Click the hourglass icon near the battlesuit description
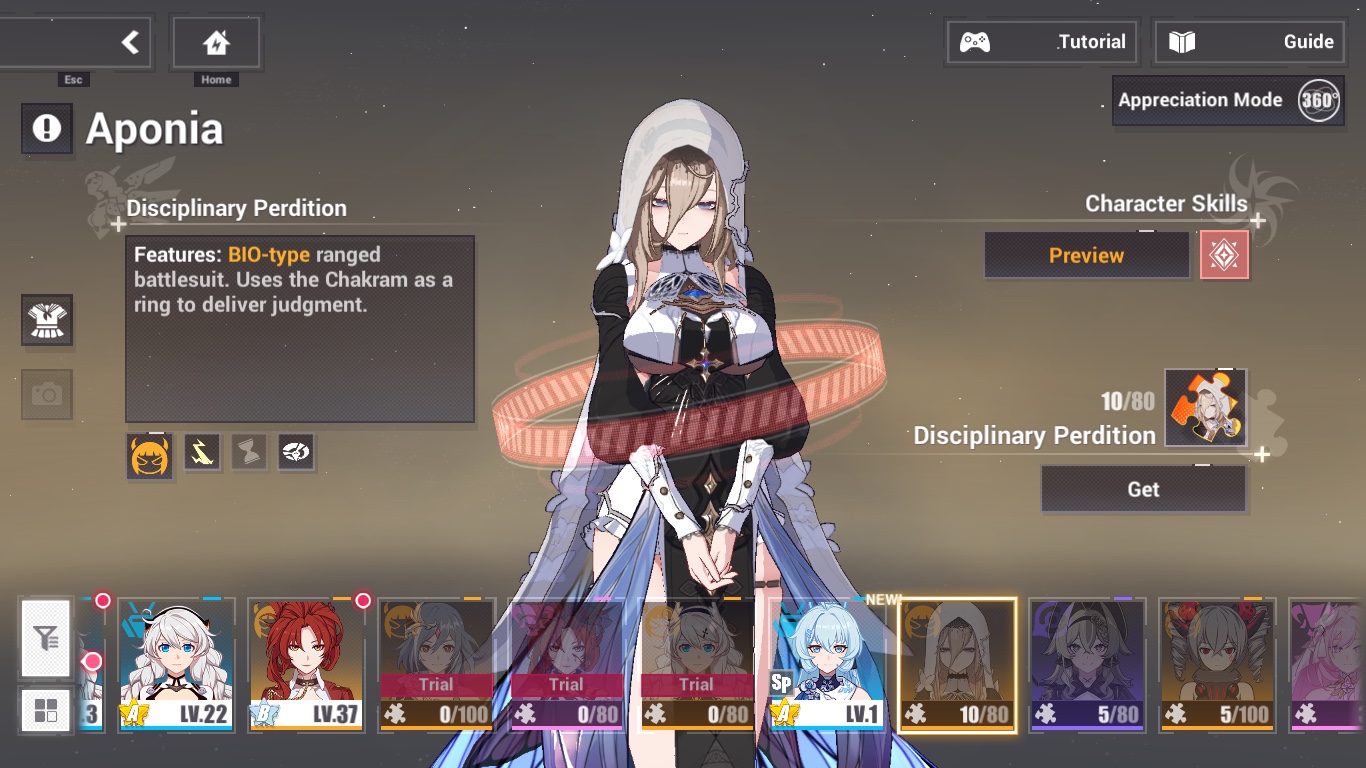 tap(248, 452)
